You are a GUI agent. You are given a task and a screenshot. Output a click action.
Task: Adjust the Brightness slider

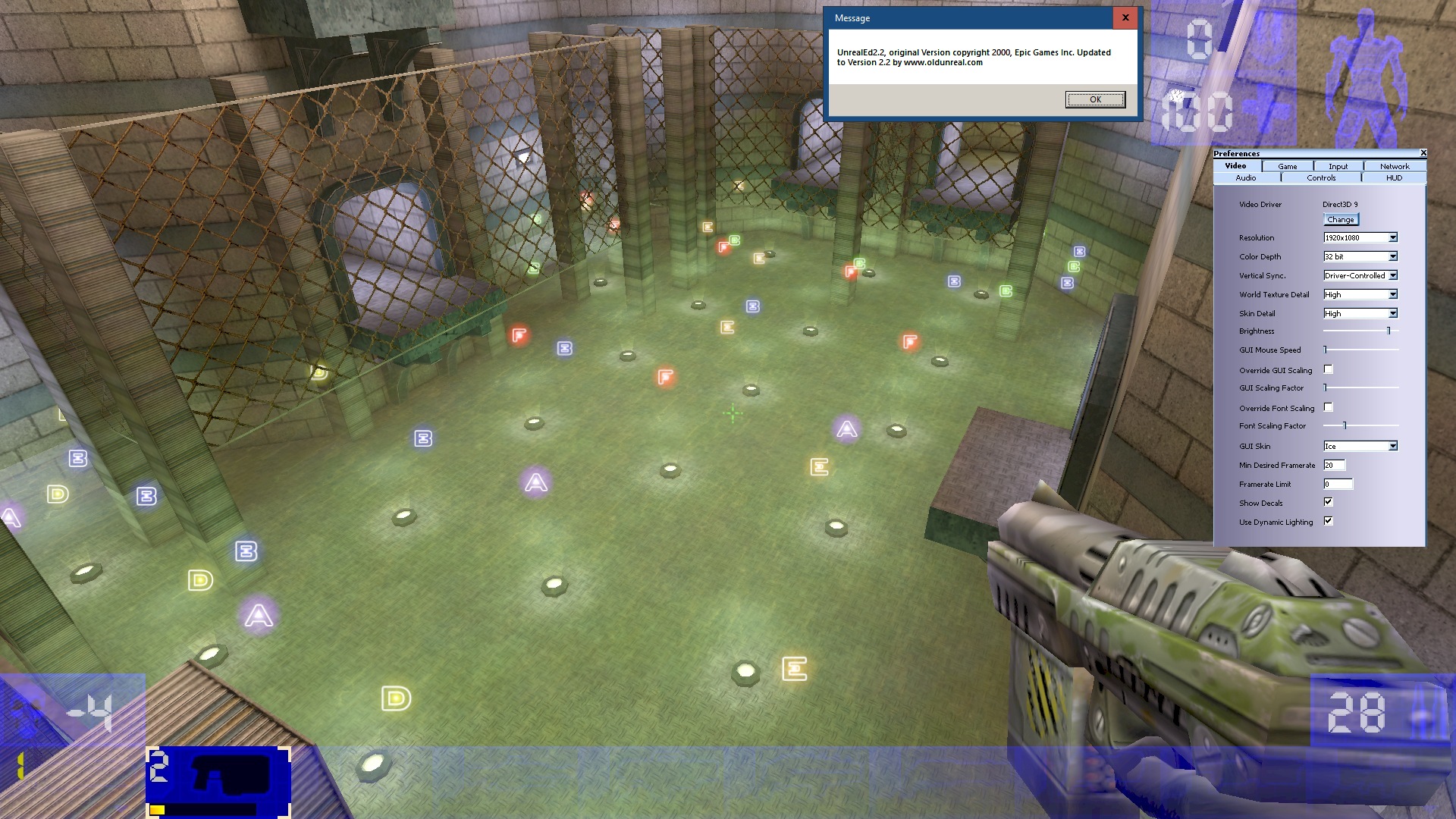[x=1388, y=331]
